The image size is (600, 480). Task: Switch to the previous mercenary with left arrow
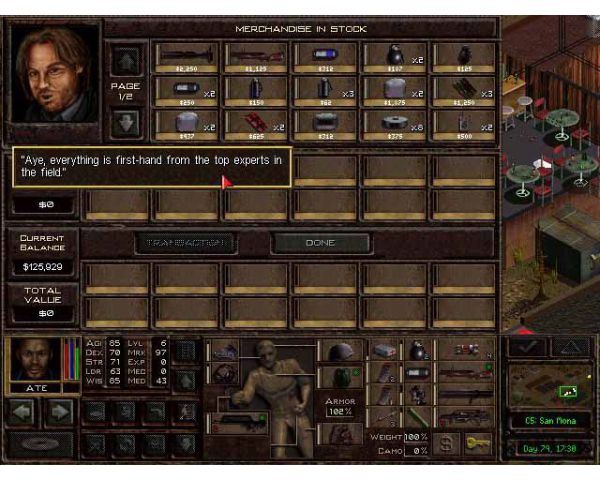click(23, 410)
